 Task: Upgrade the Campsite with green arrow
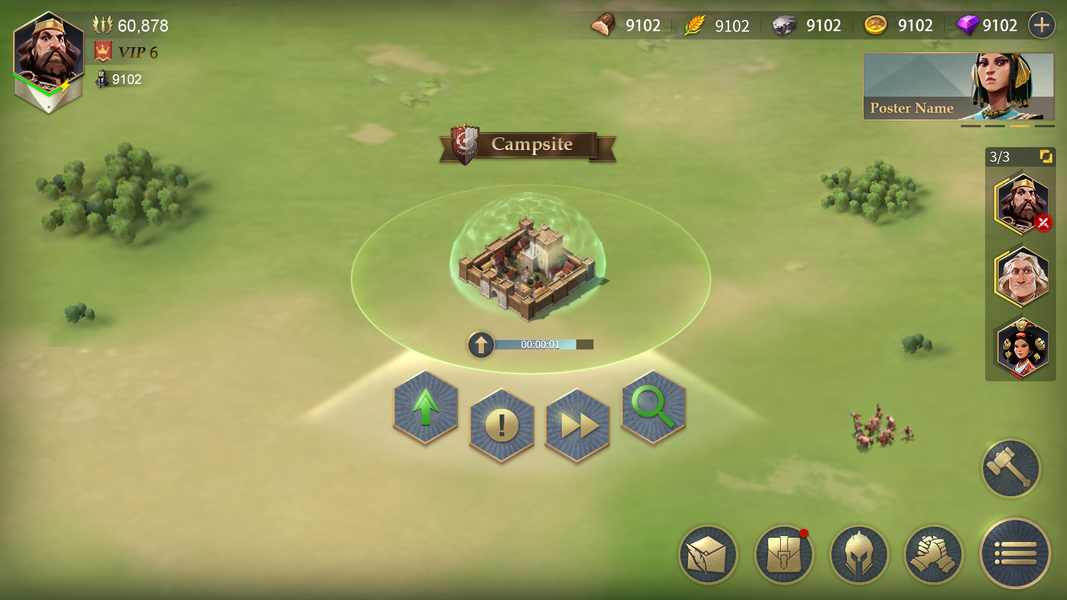(426, 407)
